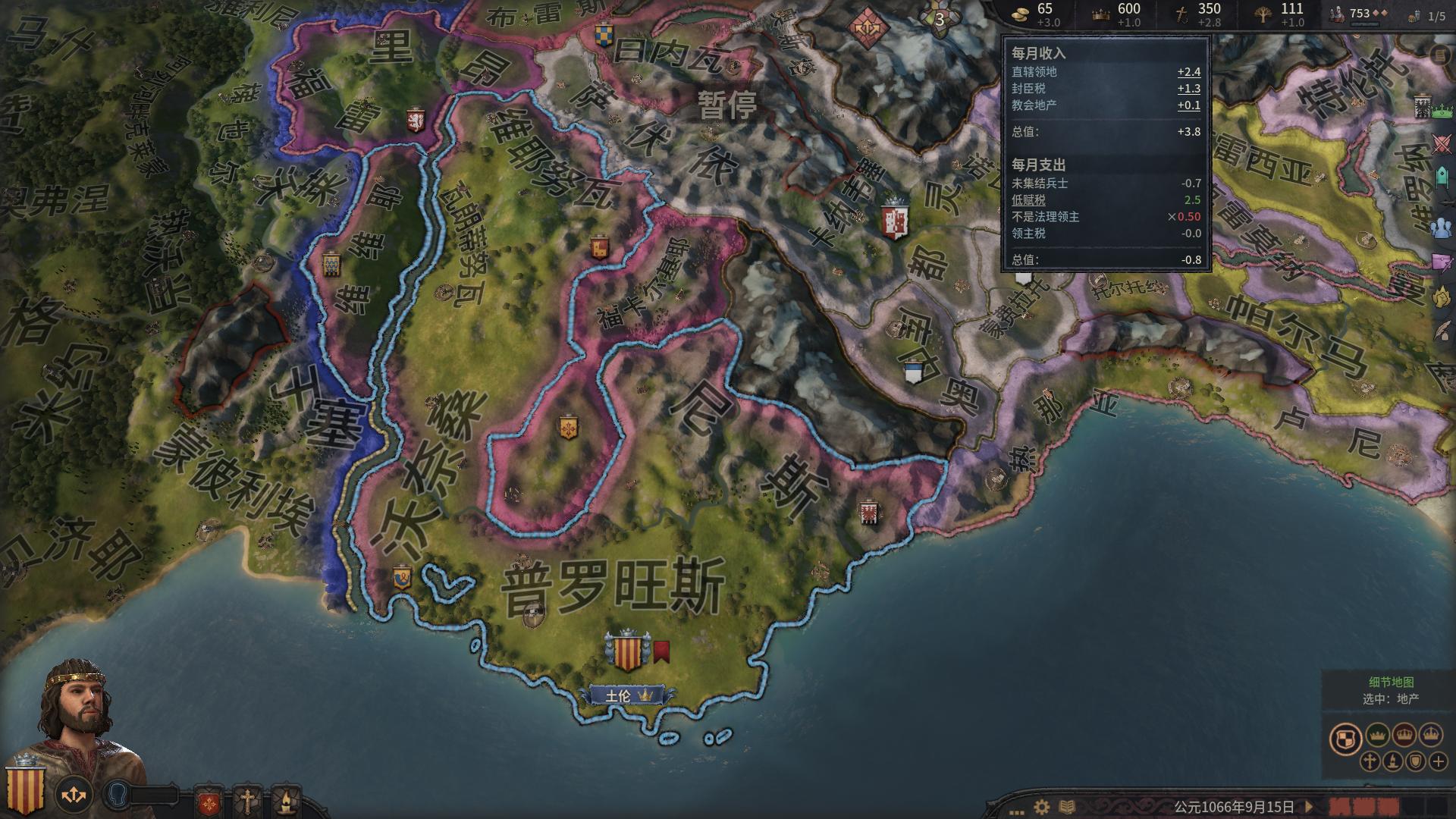
Task: Open the crucifix faith button
Action: click(x=247, y=801)
